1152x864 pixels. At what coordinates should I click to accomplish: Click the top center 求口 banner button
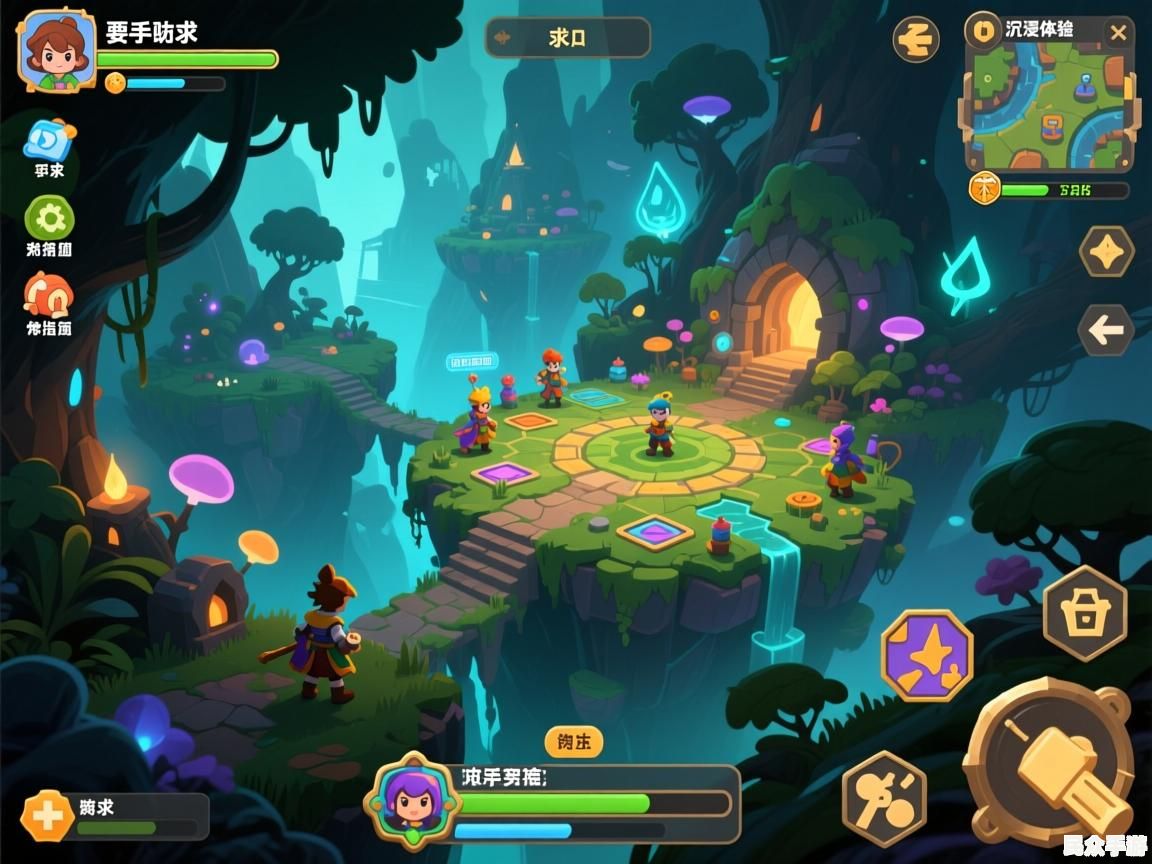[x=567, y=38]
